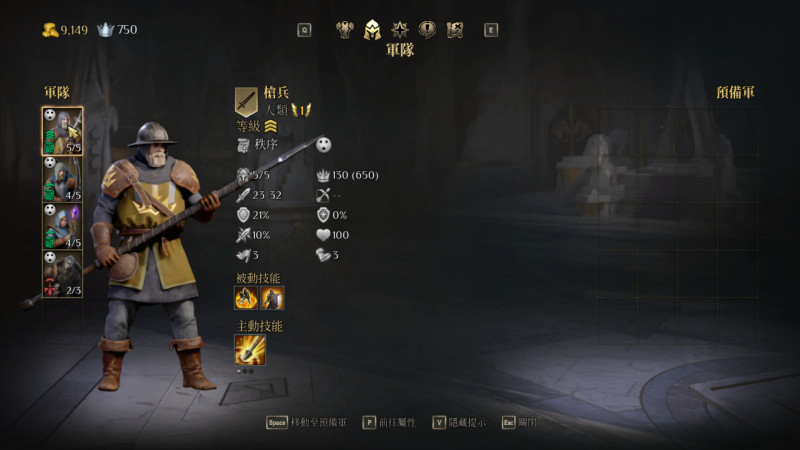800x450 pixels.
Task: Choose the second army unit portrait
Action: tap(62, 179)
